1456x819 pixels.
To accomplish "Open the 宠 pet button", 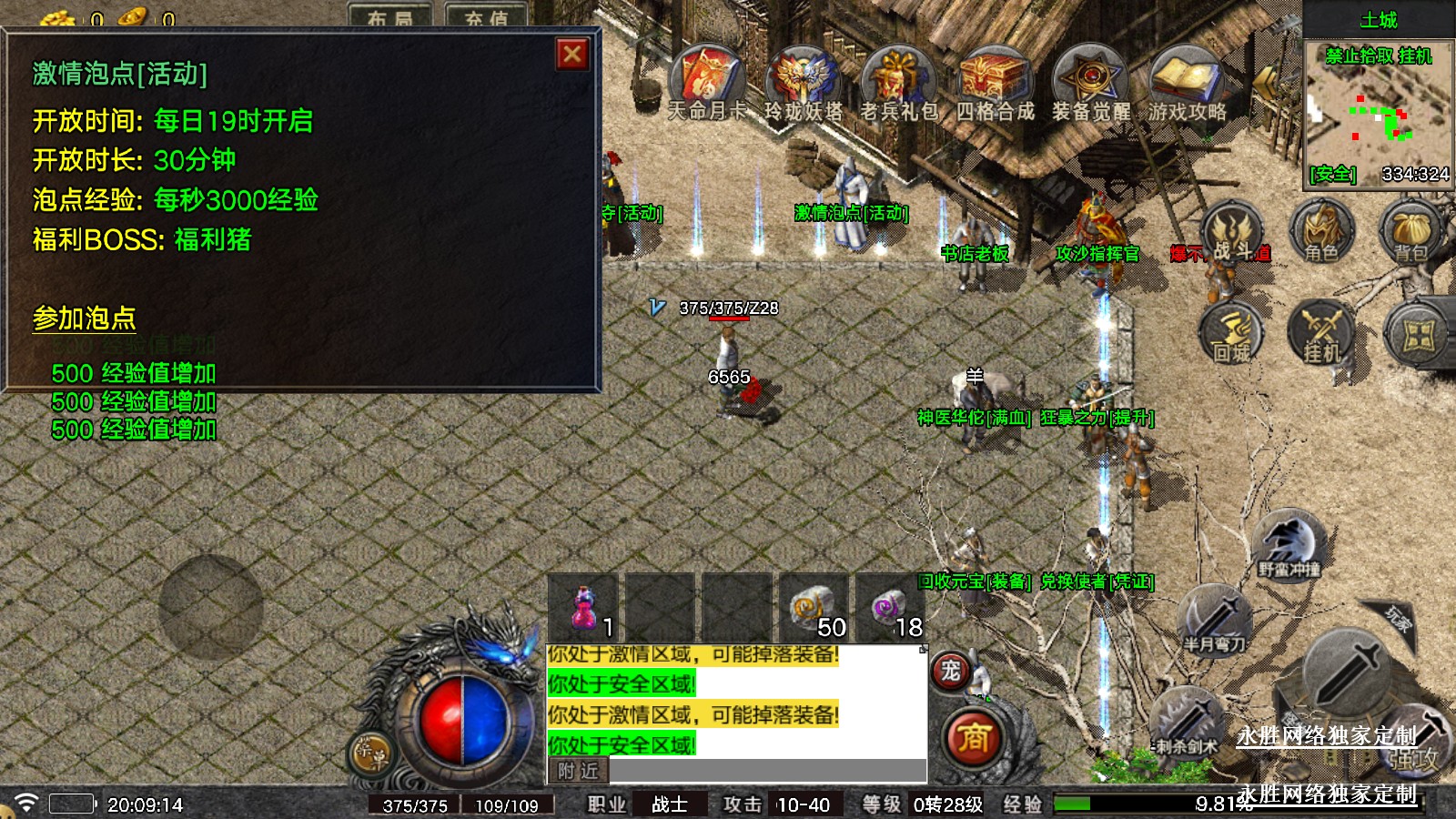I will 950,672.
